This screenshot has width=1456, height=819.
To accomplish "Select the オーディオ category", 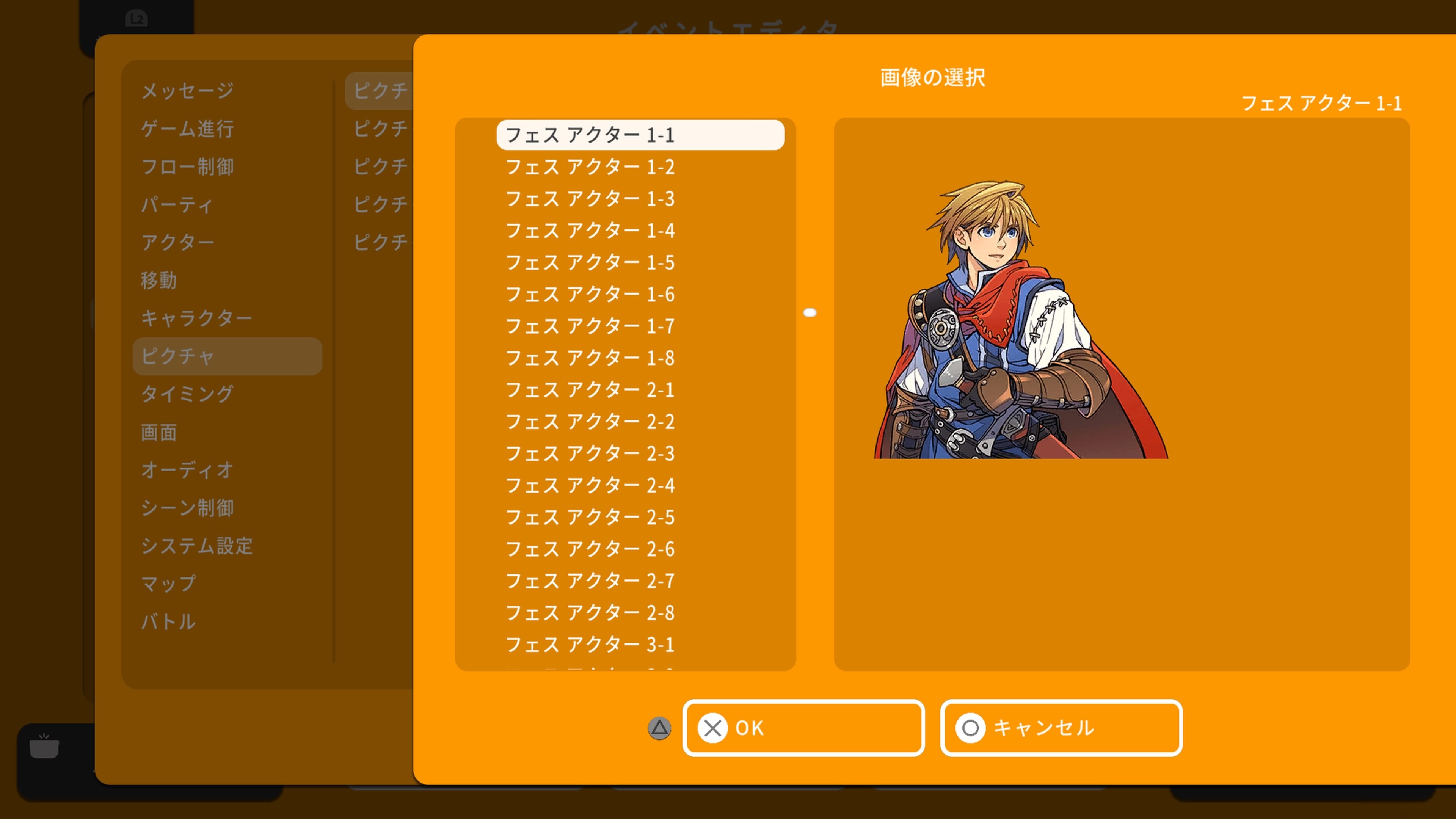I will [x=187, y=470].
